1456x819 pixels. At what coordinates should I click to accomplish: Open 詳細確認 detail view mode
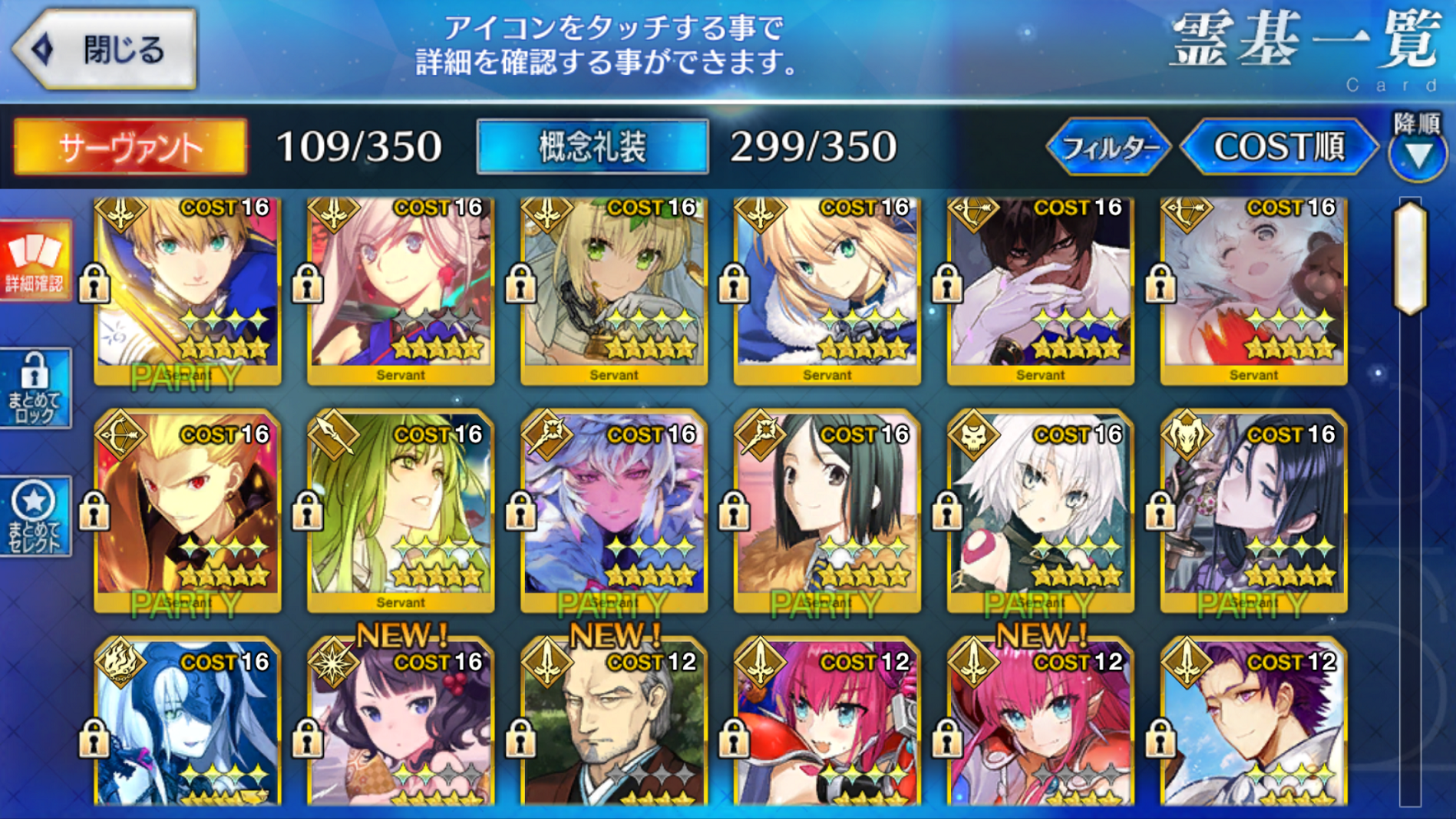coord(35,260)
